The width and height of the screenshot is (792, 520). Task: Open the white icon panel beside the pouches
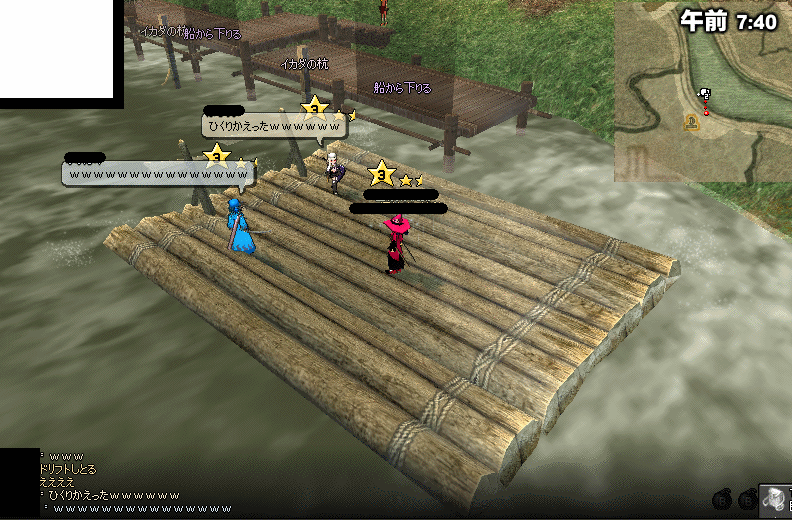[776, 498]
